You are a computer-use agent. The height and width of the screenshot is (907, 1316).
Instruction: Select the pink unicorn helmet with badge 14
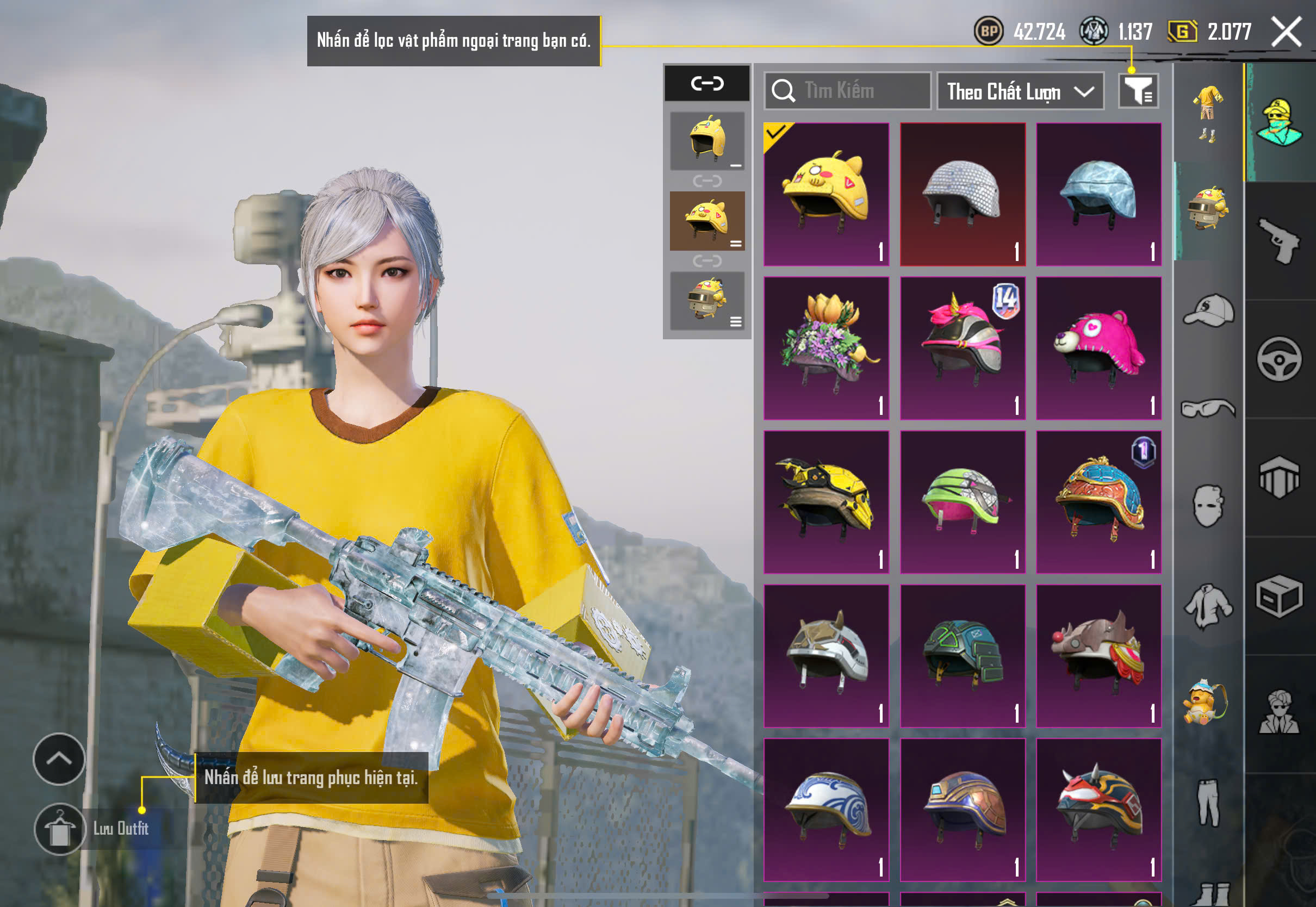coord(963,349)
